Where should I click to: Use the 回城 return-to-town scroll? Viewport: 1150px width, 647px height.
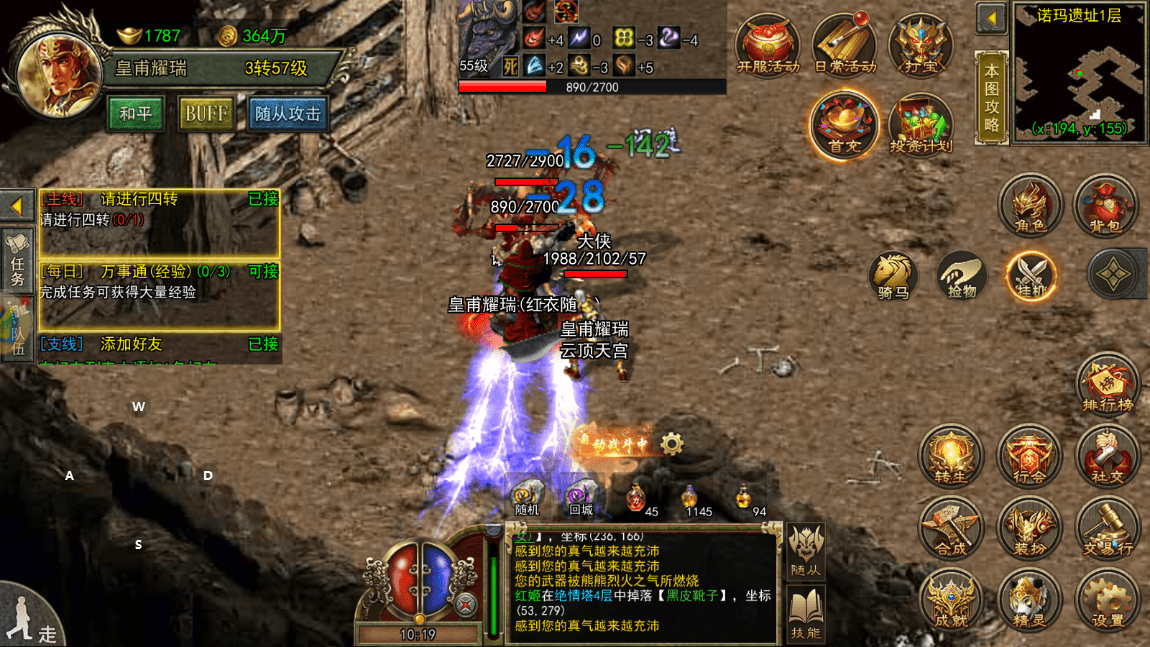click(x=580, y=497)
